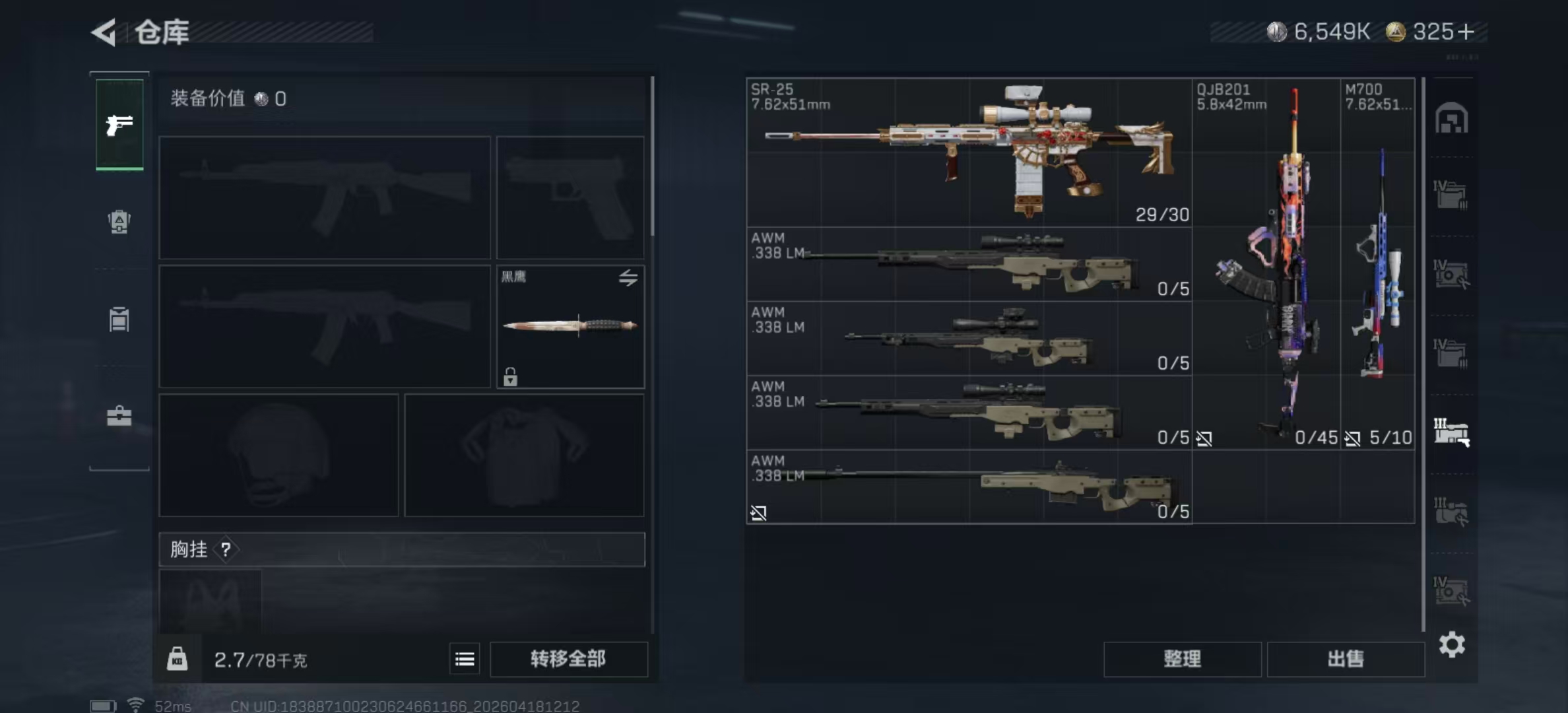
Task: Choose the M700 sniper rifle
Action: pyautogui.click(x=1378, y=264)
